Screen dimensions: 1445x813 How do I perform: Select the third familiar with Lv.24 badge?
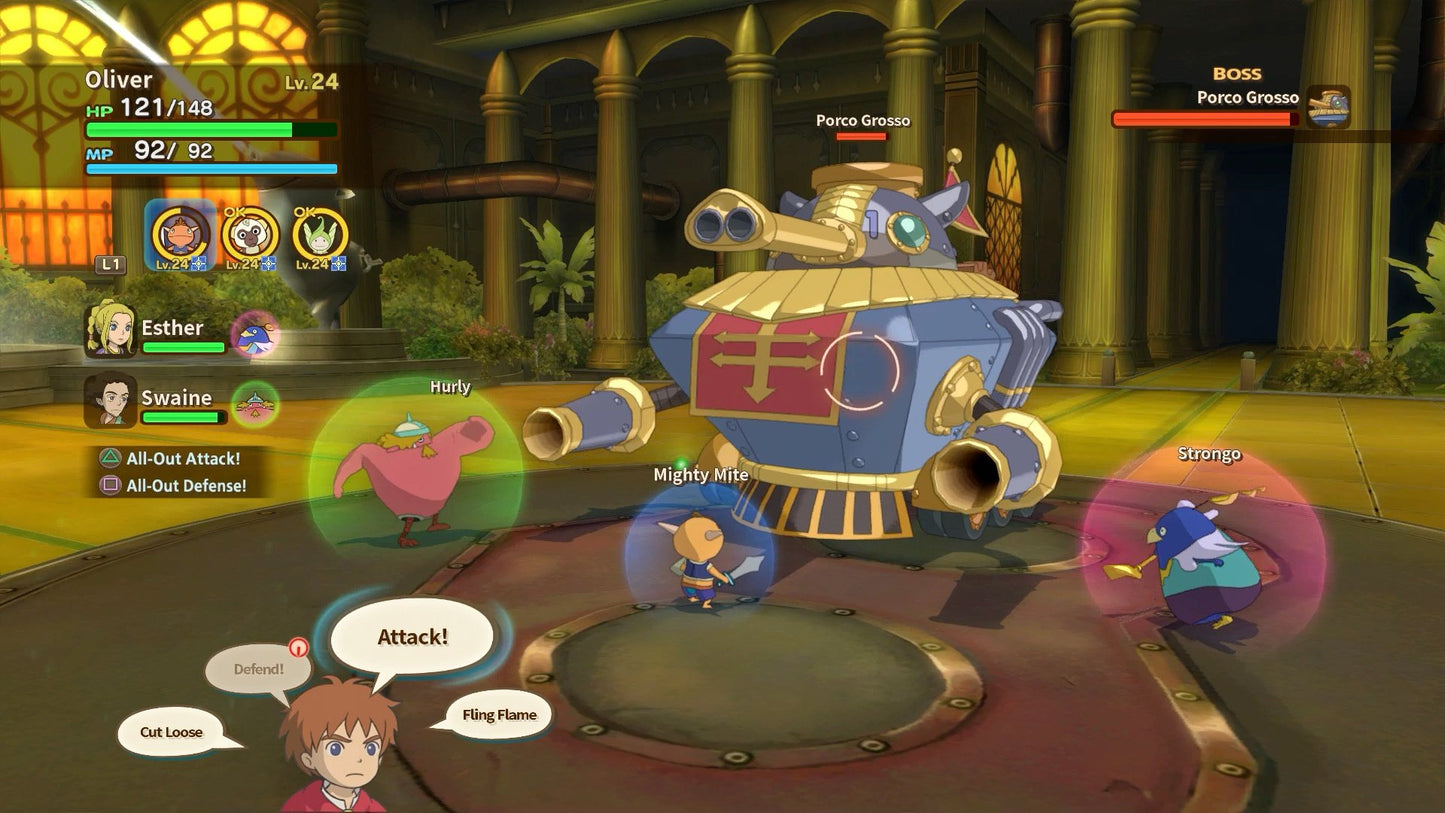click(318, 238)
